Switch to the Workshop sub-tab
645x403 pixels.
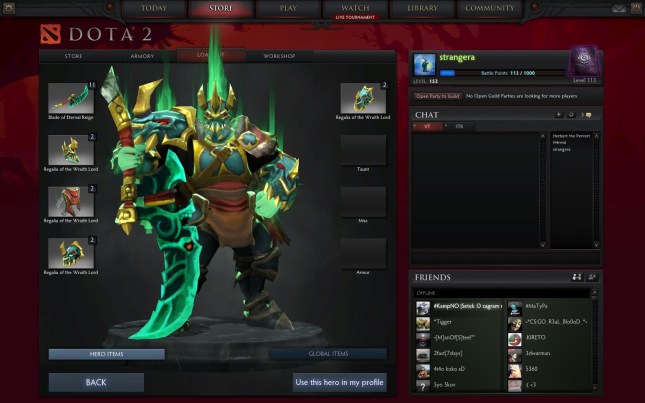coord(279,56)
